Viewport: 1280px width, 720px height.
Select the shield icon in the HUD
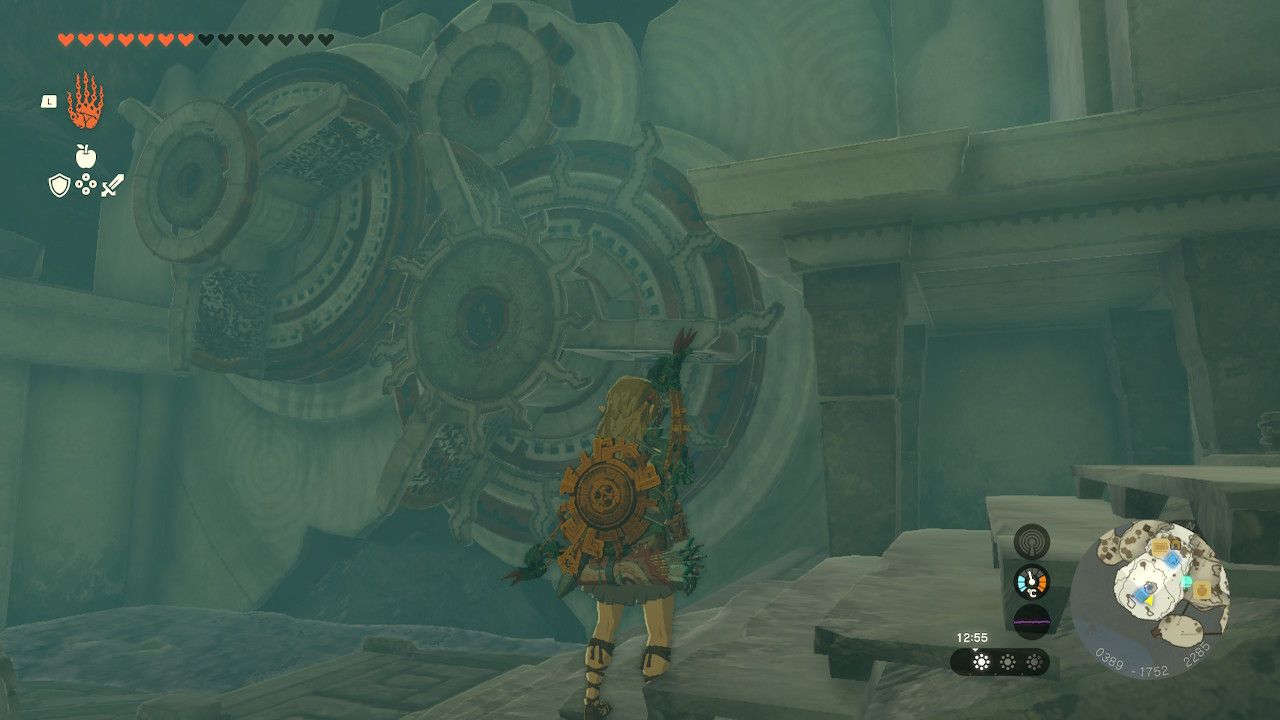tap(59, 184)
